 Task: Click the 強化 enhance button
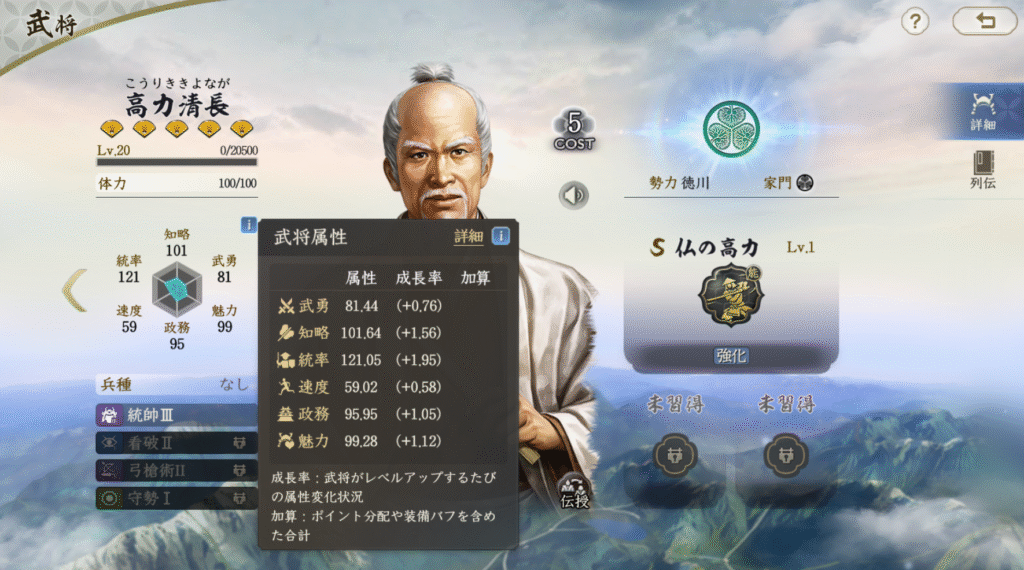pyautogui.click(x=731, y=356)
